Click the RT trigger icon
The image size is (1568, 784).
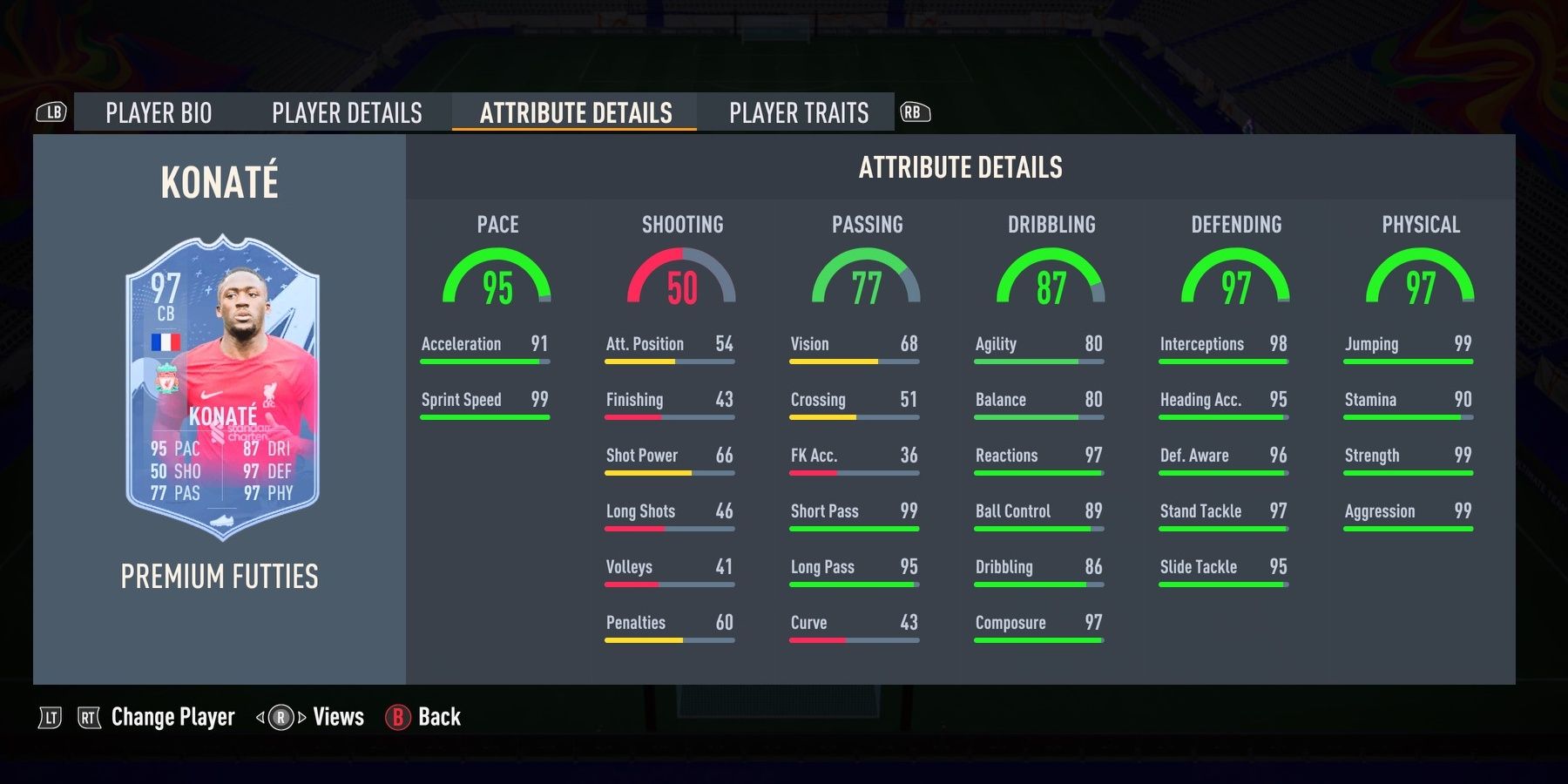90,717
